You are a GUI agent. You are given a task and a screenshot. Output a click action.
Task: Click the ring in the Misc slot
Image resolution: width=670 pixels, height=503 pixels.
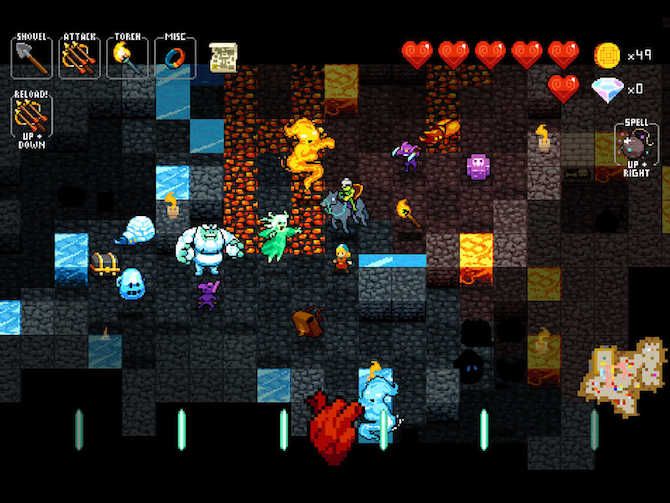pos(175,57)
